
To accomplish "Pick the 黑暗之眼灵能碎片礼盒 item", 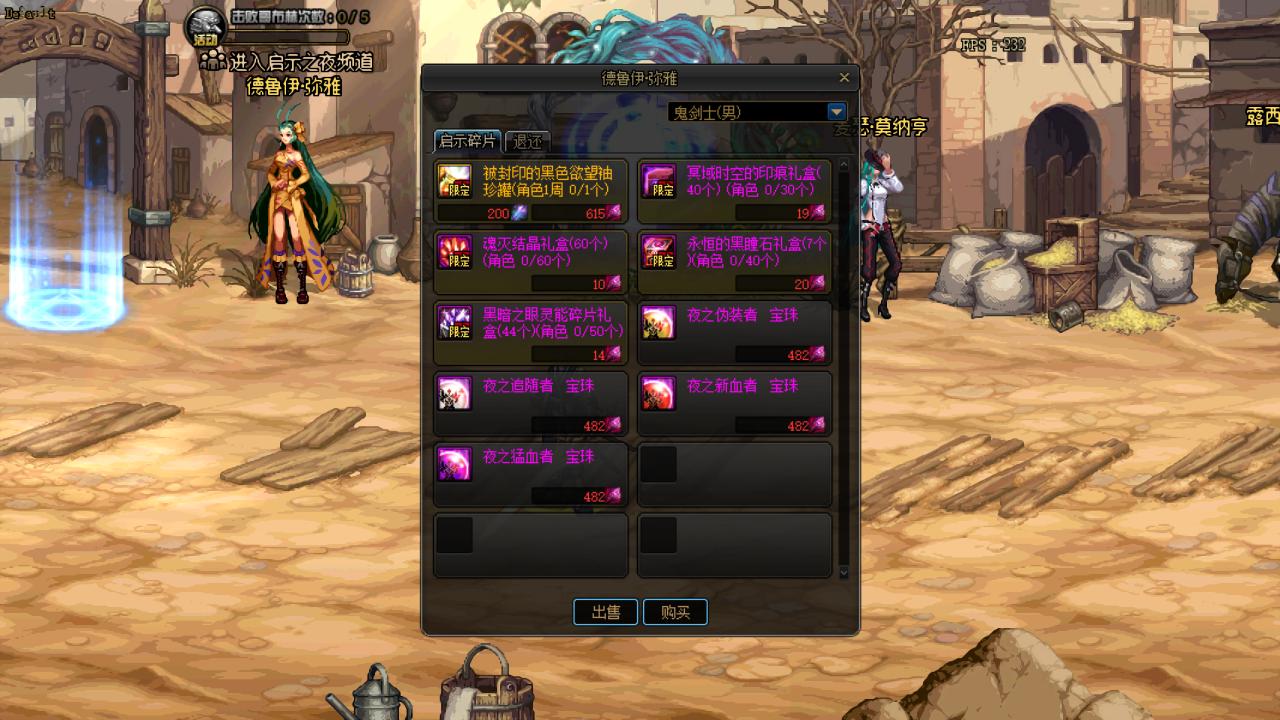I will tap(531, 333).
